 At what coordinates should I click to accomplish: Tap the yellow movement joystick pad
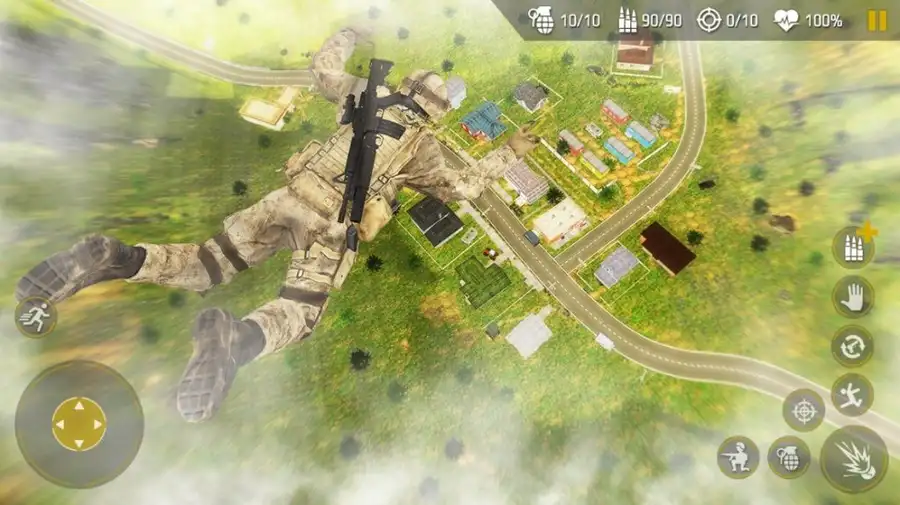tap(79, 424)
